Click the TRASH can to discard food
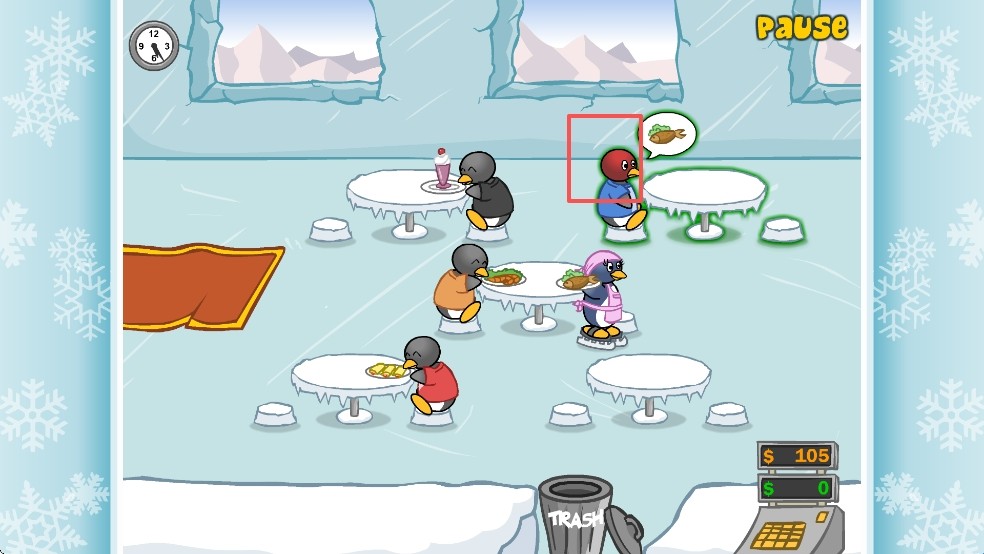This screenshot has width=984, height=554. click(x=575, y=513)
